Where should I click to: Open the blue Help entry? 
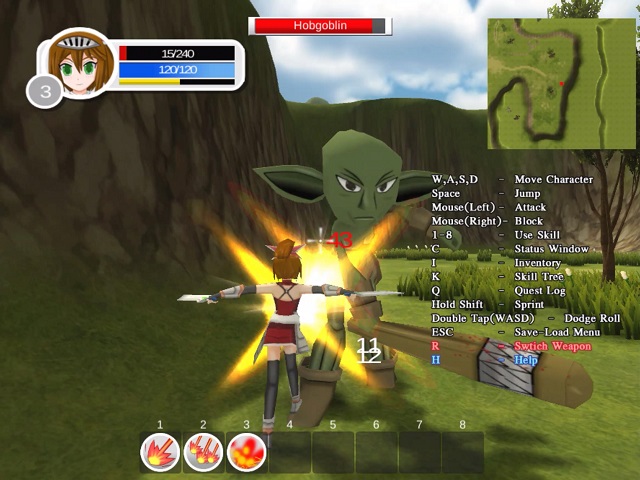[526, 360]
